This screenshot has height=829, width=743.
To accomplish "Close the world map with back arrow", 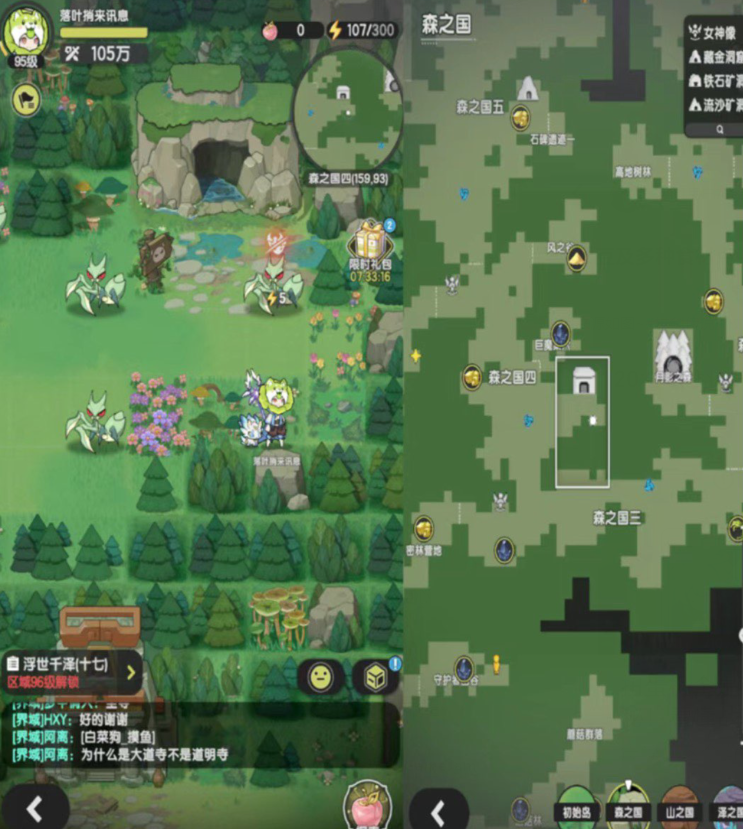I will pos(437,811).
